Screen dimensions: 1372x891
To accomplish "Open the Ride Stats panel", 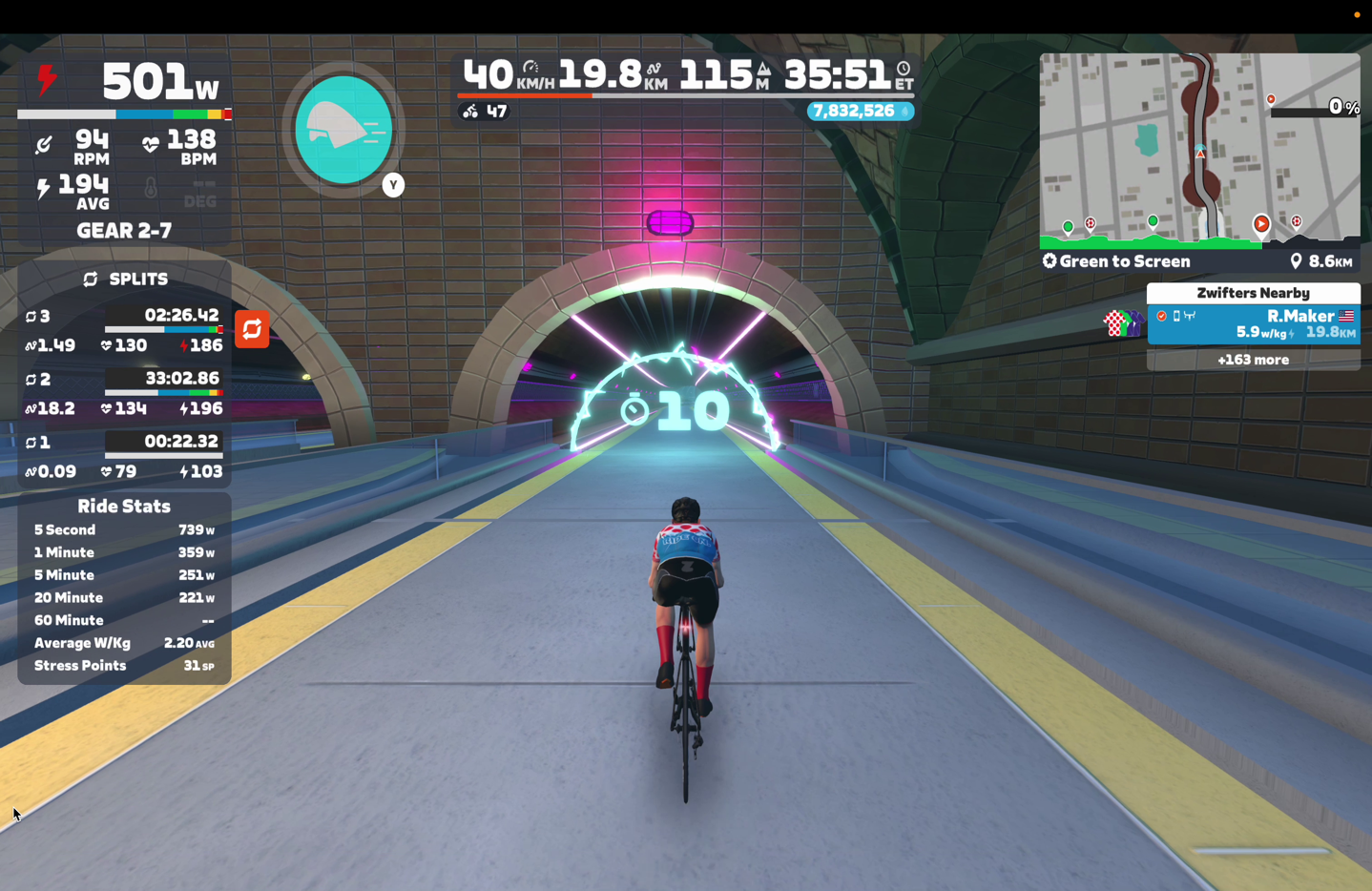I will tap(124, 507).
